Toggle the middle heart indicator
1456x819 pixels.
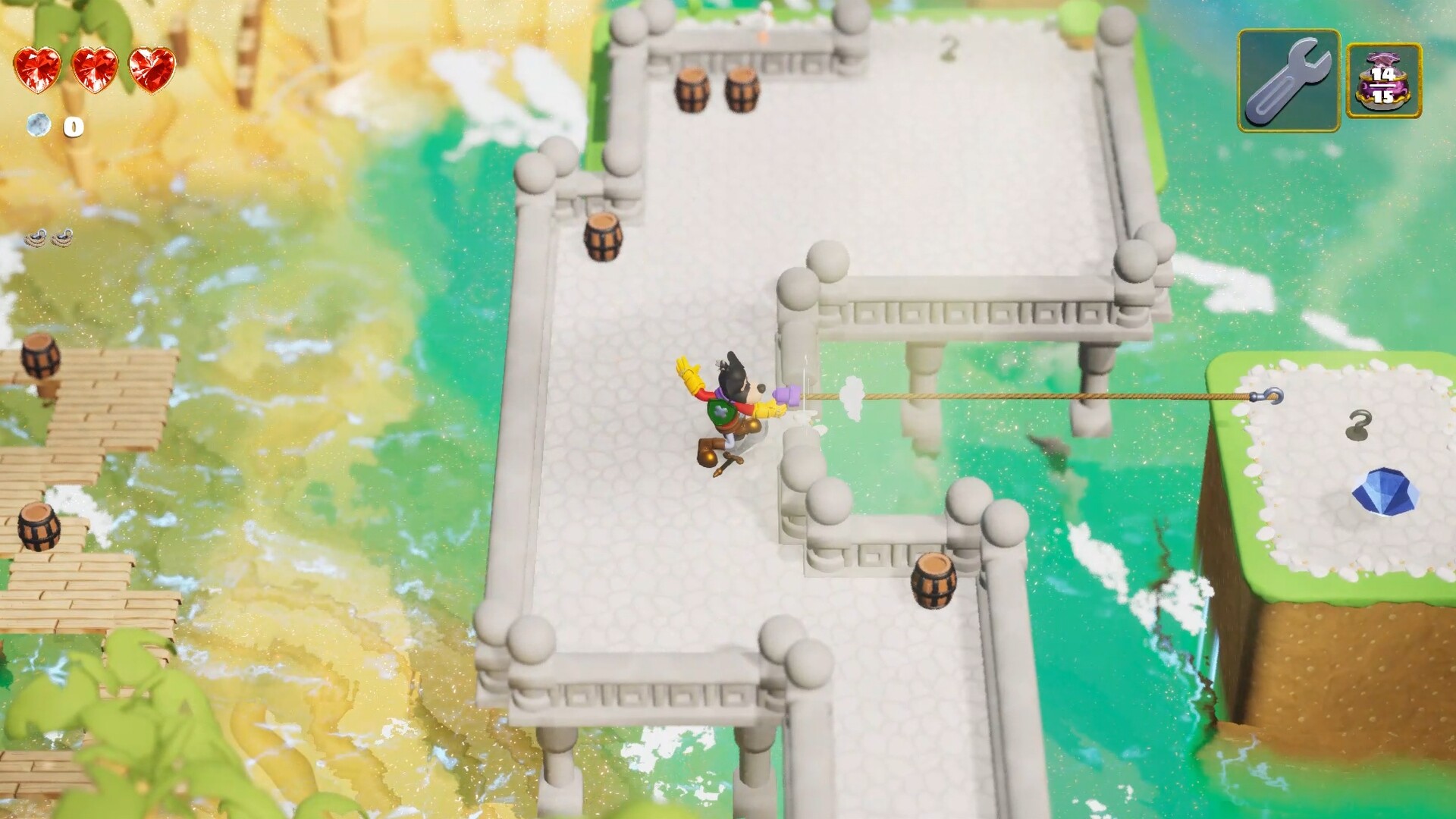coord(95,72)
